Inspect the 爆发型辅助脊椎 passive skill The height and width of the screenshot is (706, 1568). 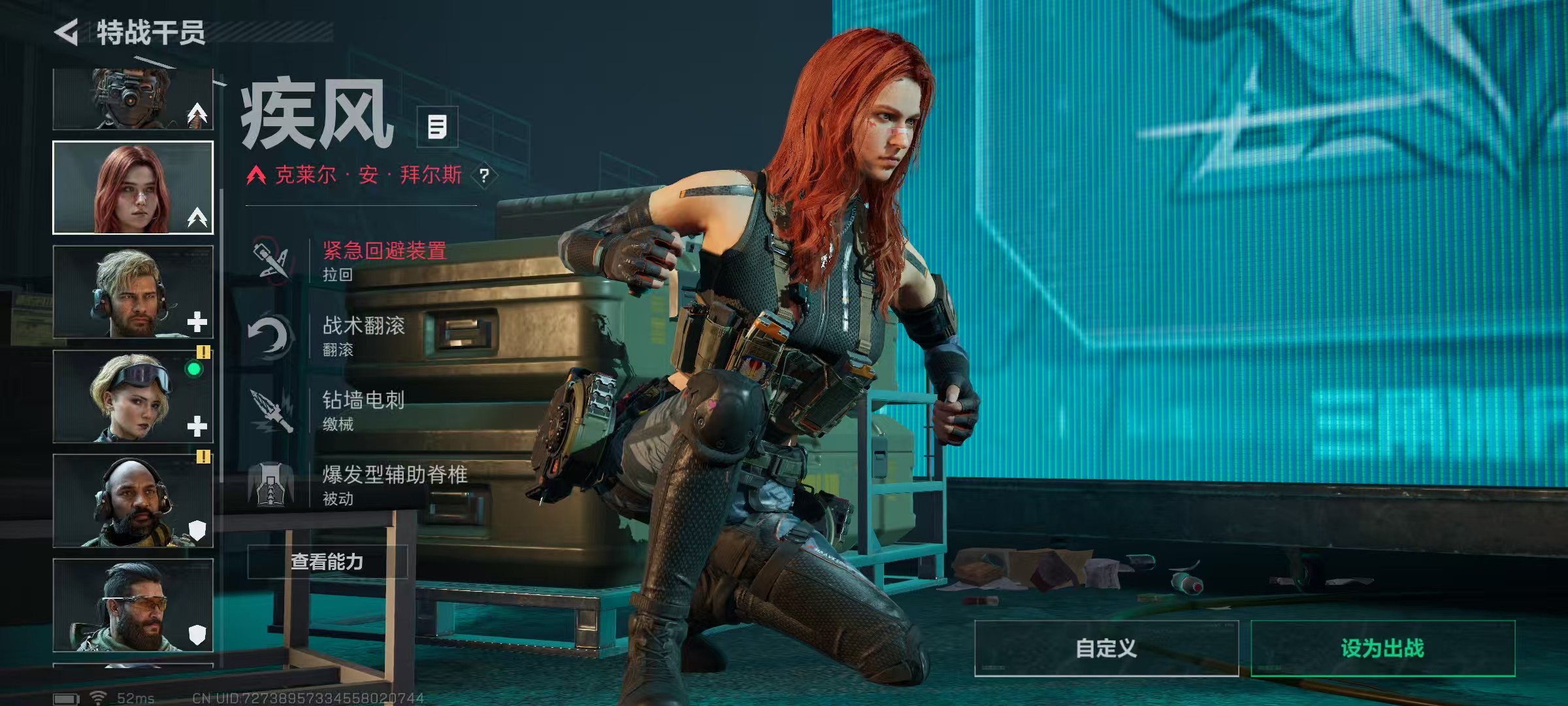394,484
